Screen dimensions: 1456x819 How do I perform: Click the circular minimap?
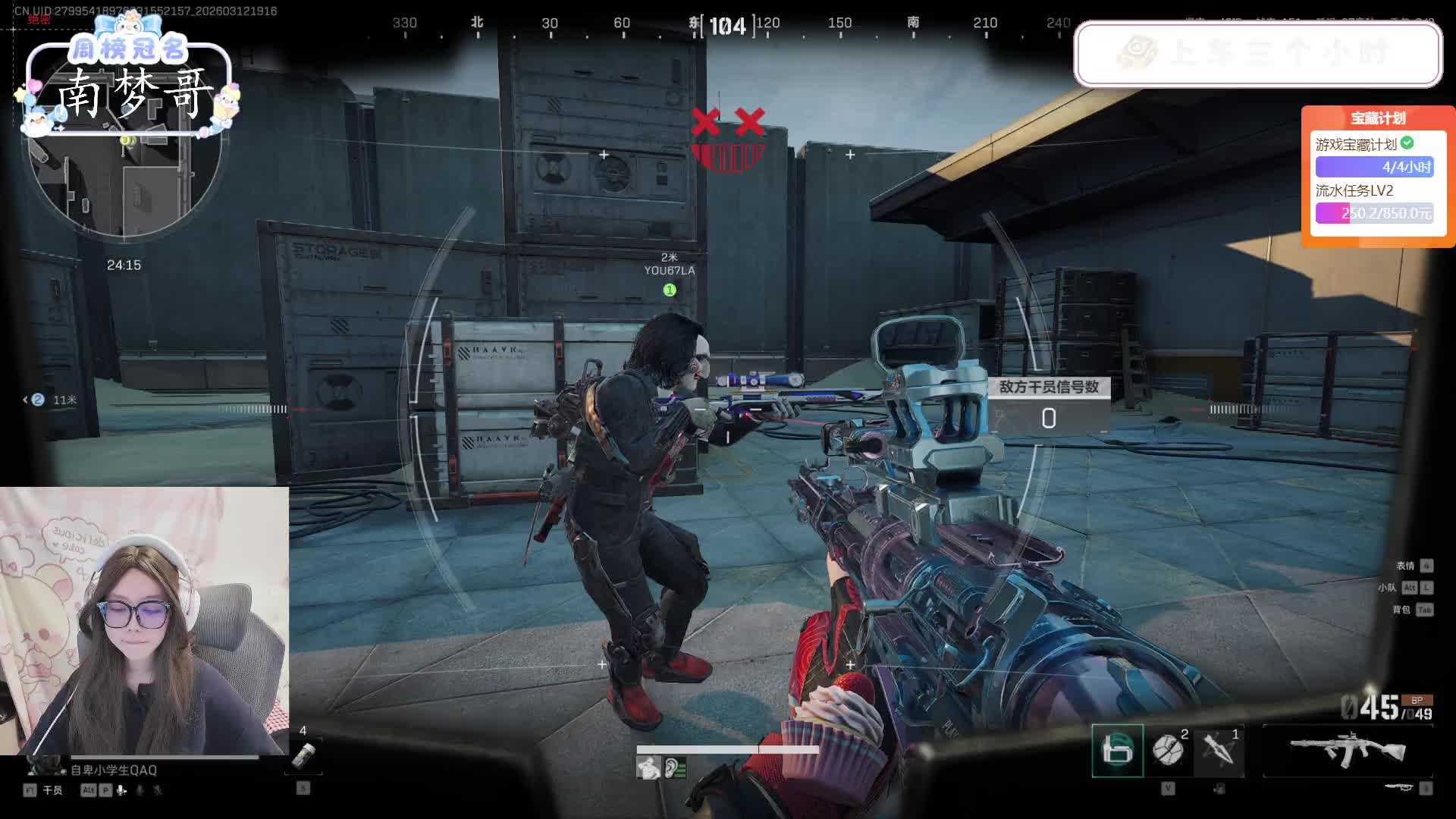pos(125,174)
